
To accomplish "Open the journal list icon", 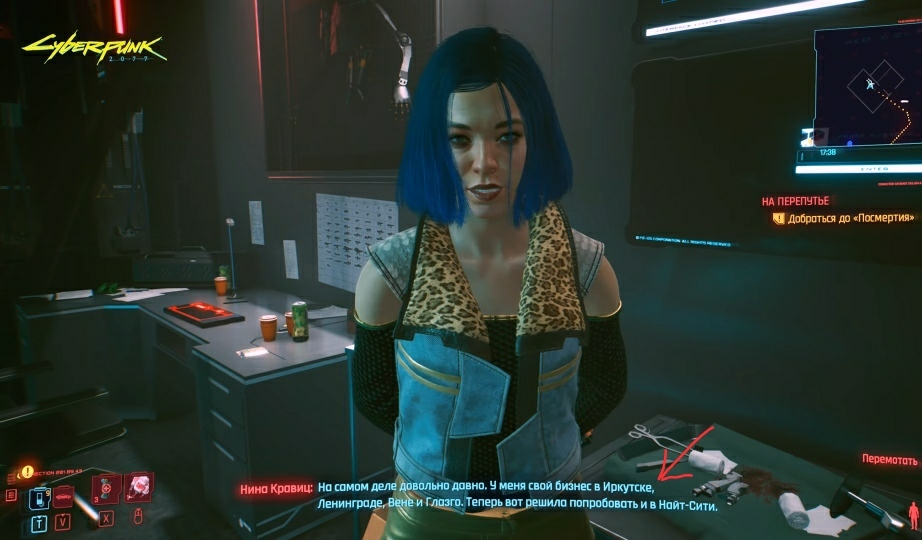I will coord(11,495).
